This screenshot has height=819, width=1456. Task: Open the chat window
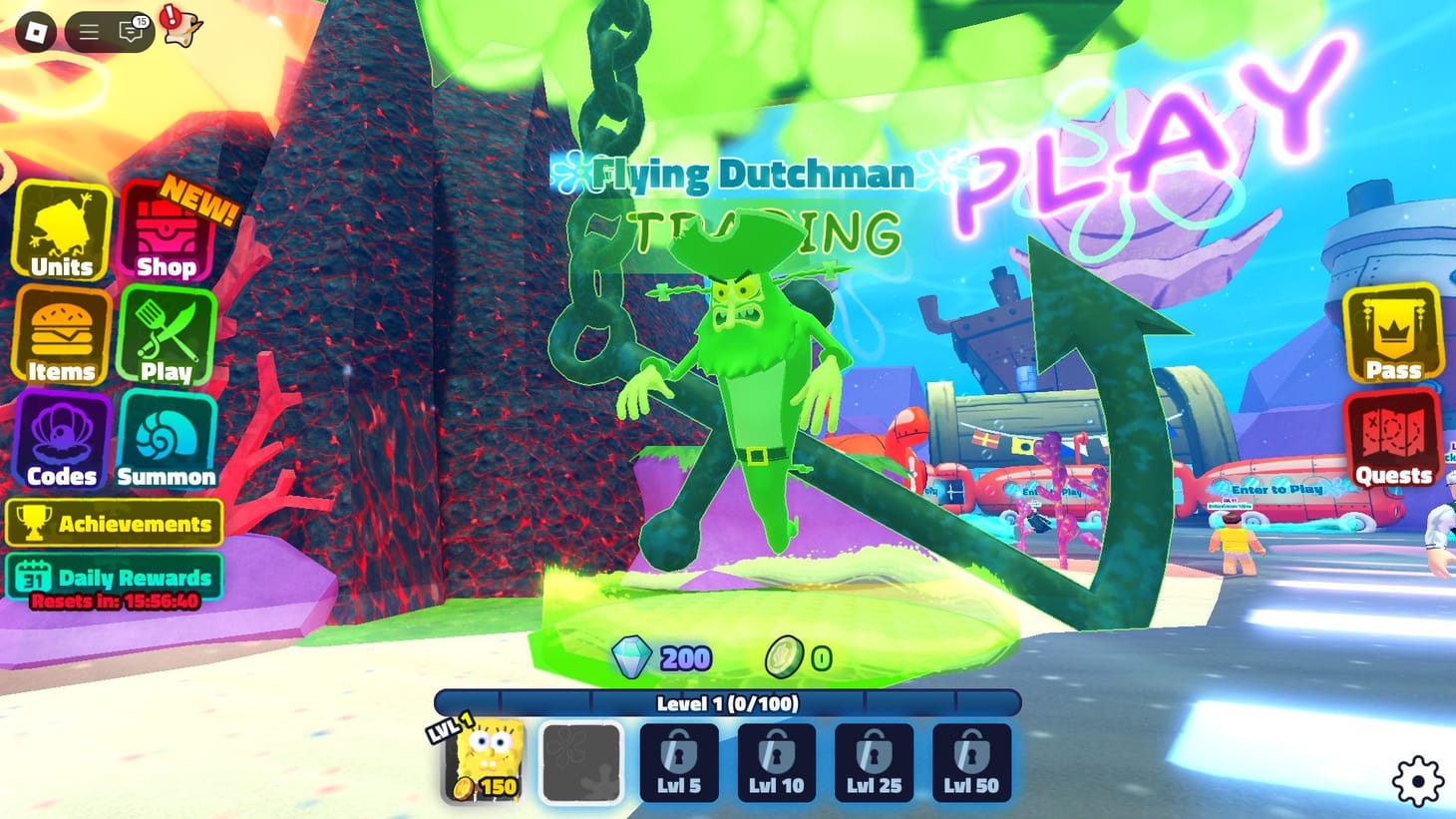[x=130, y=31]
